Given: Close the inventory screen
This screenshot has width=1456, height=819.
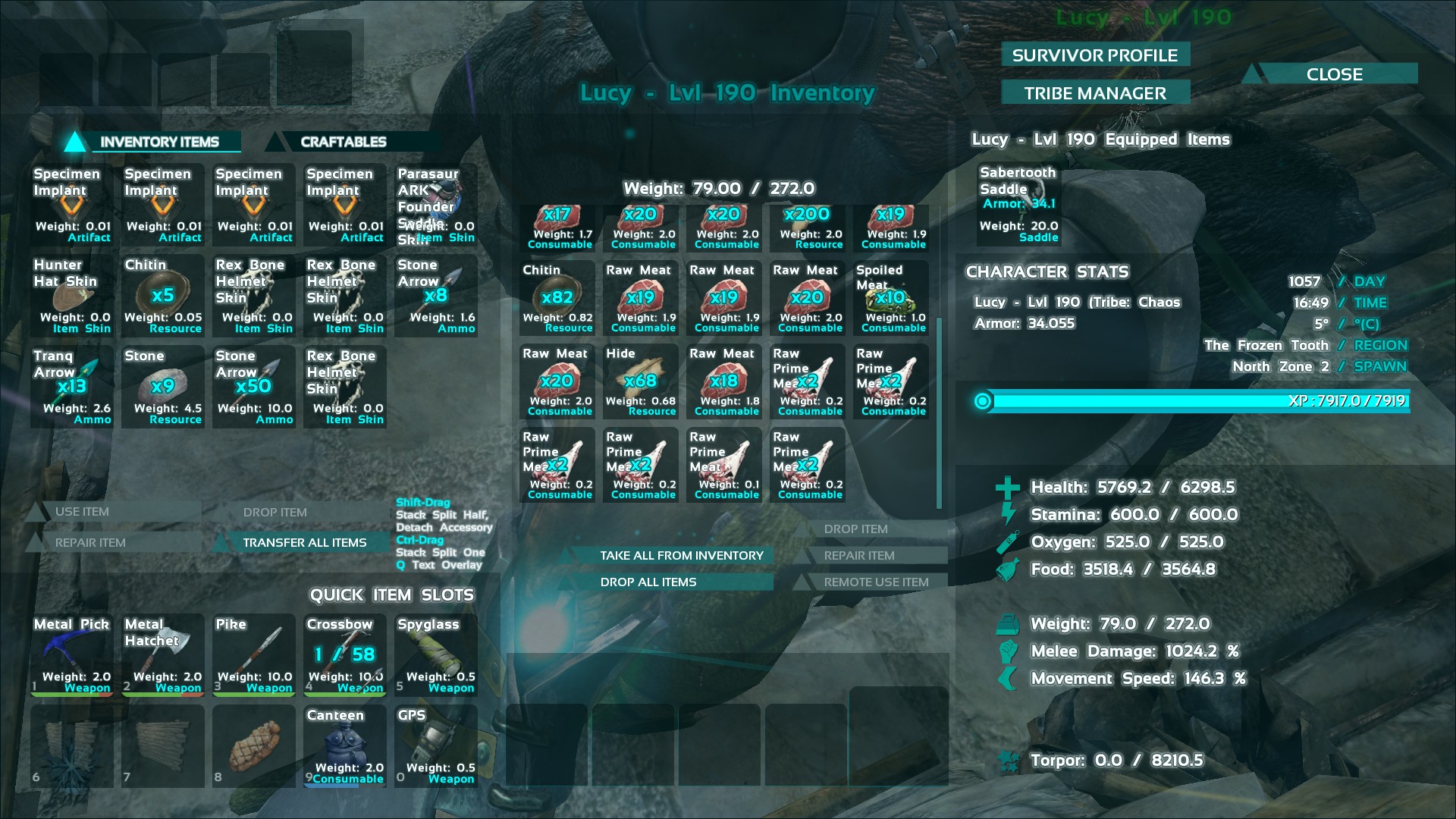Looking at the screenshot, I should click(x=1334, y=74).
